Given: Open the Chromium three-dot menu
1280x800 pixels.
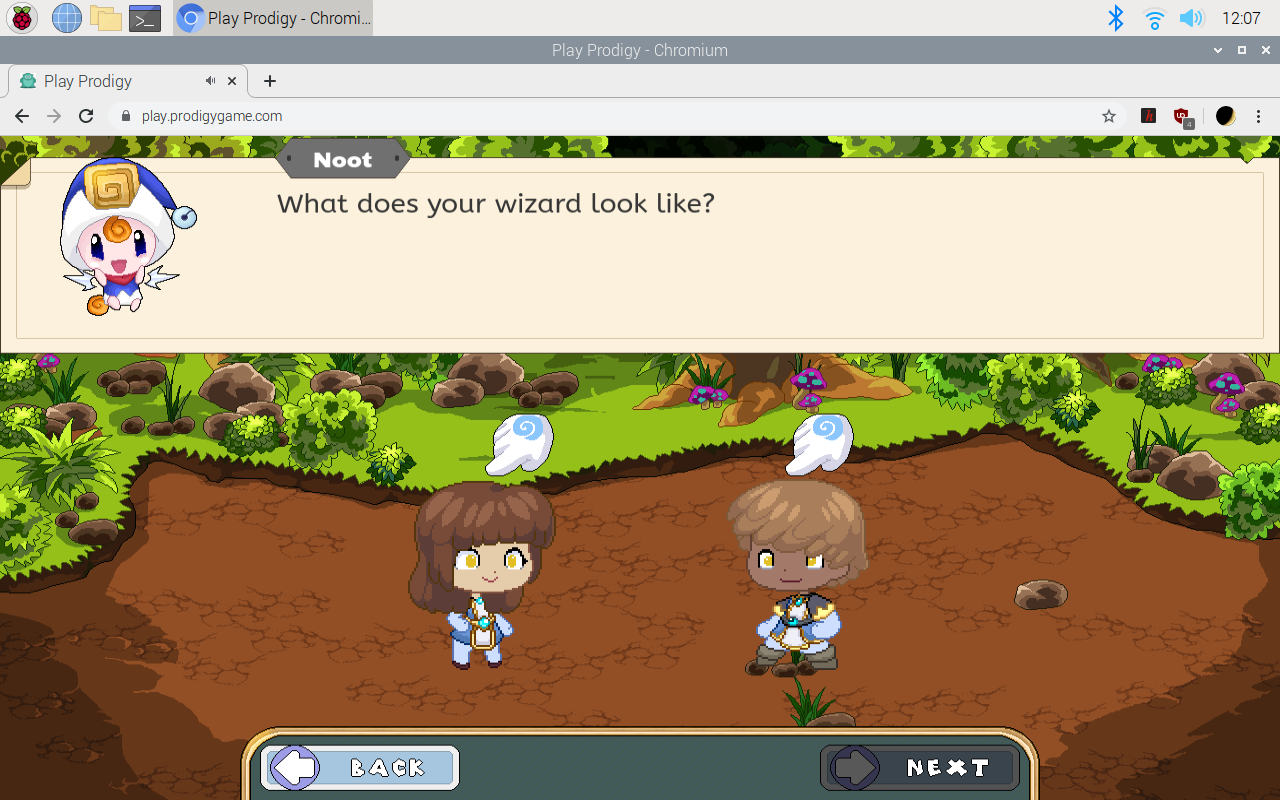Looking at the screenshot, I should point(1258,116).
